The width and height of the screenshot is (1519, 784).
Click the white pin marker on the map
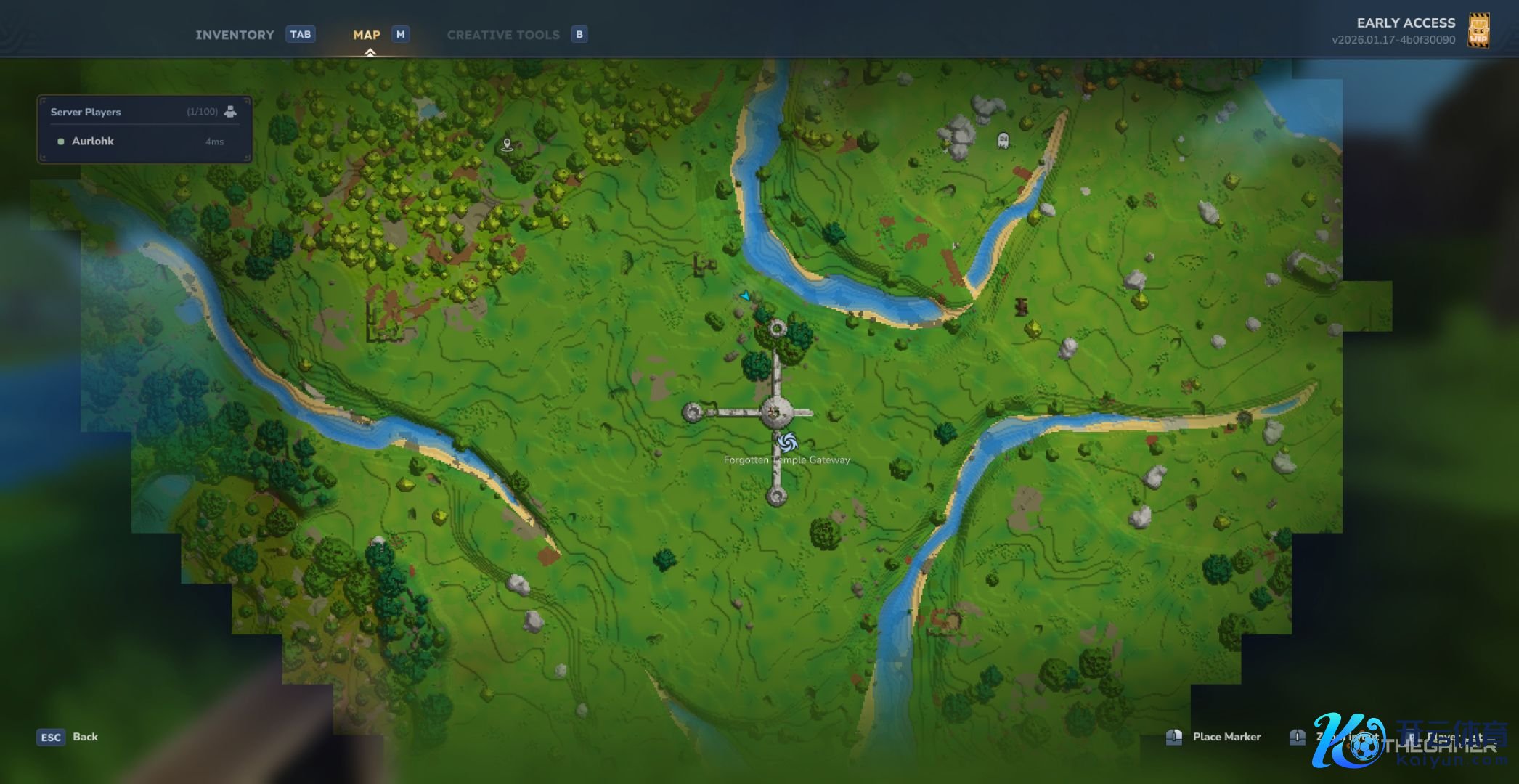(x=508, y=144)
